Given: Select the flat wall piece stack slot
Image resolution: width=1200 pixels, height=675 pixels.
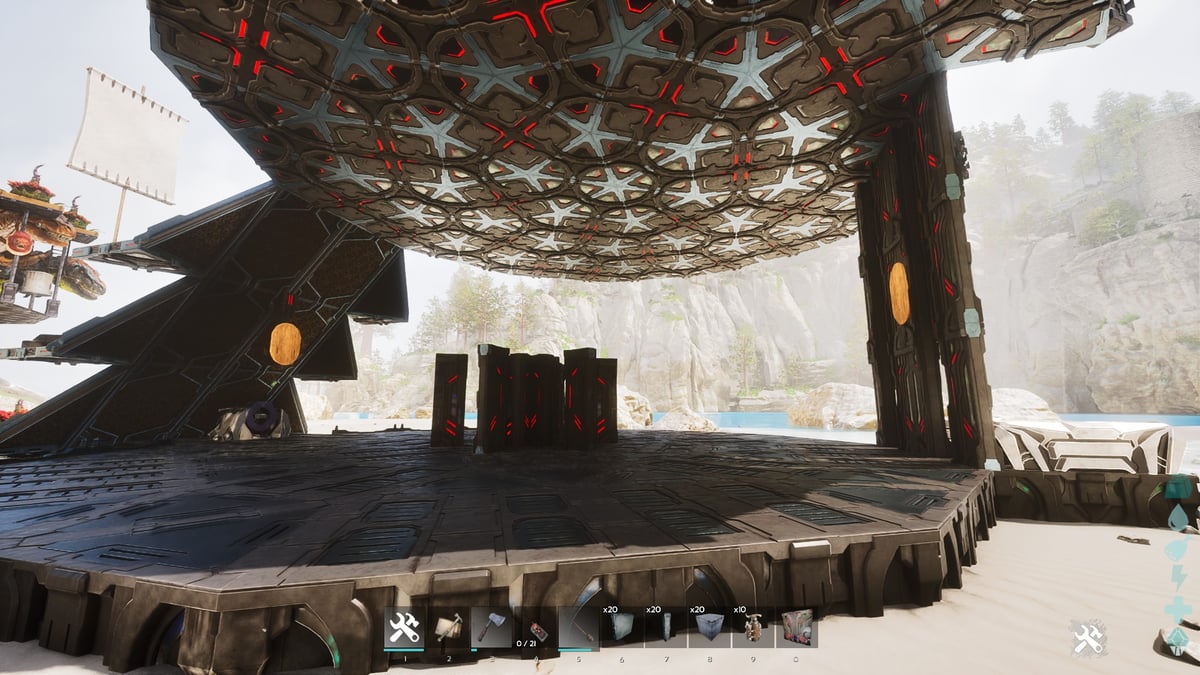Looking at the screenshot, I should [621, 628].
